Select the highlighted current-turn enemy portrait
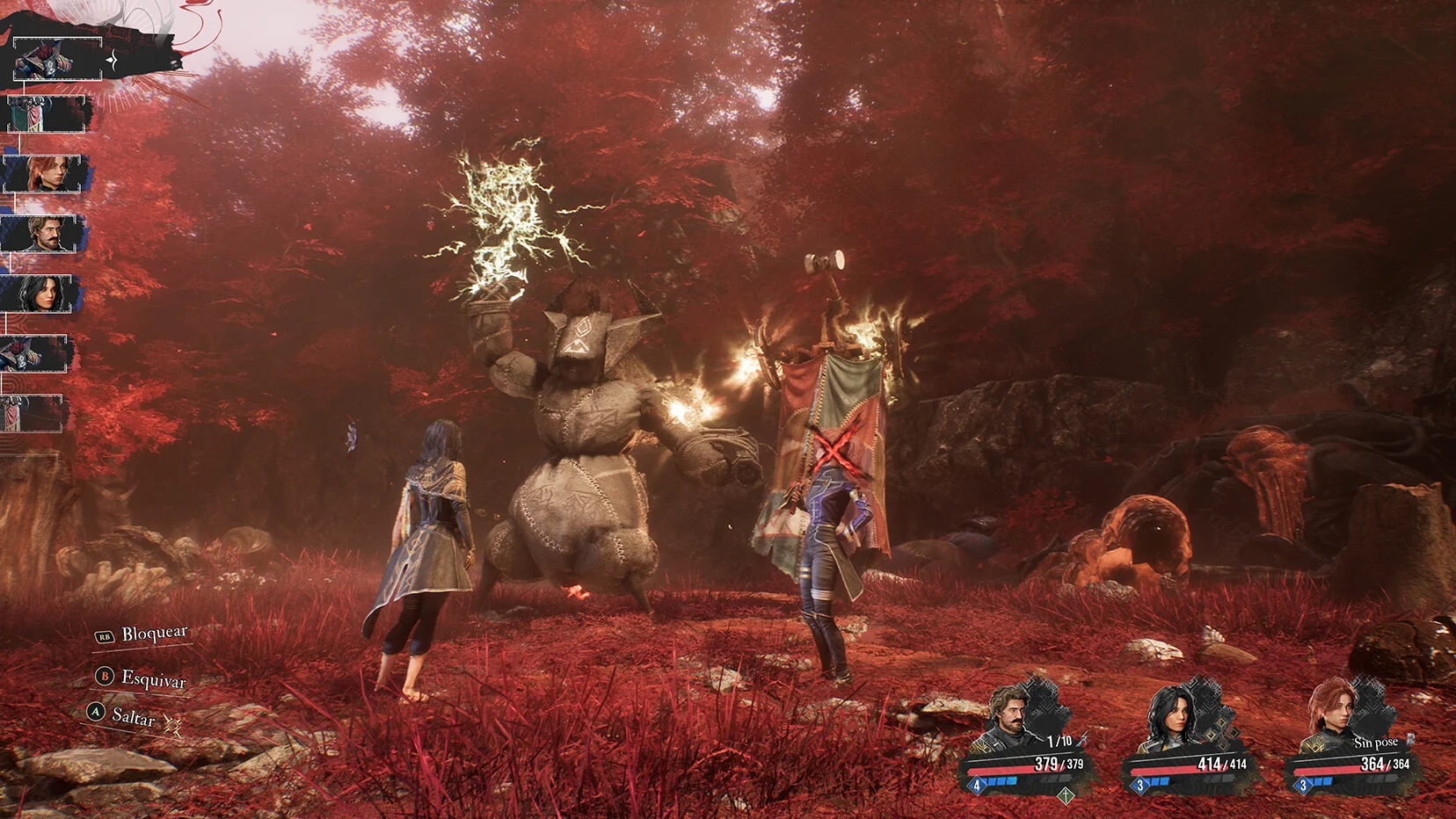The height and width of the screenshot is (819, 1456). 56,58
